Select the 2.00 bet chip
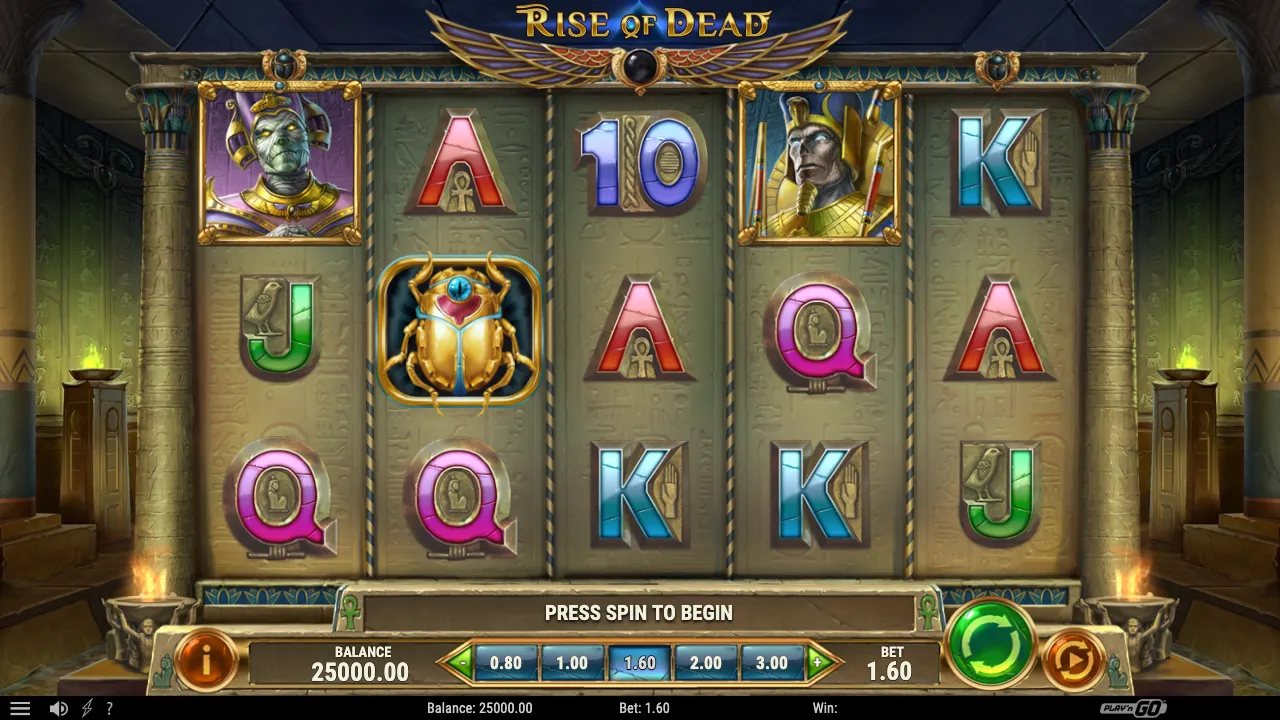This screenshot has height=720, width=1280. [x=706, y=662]
